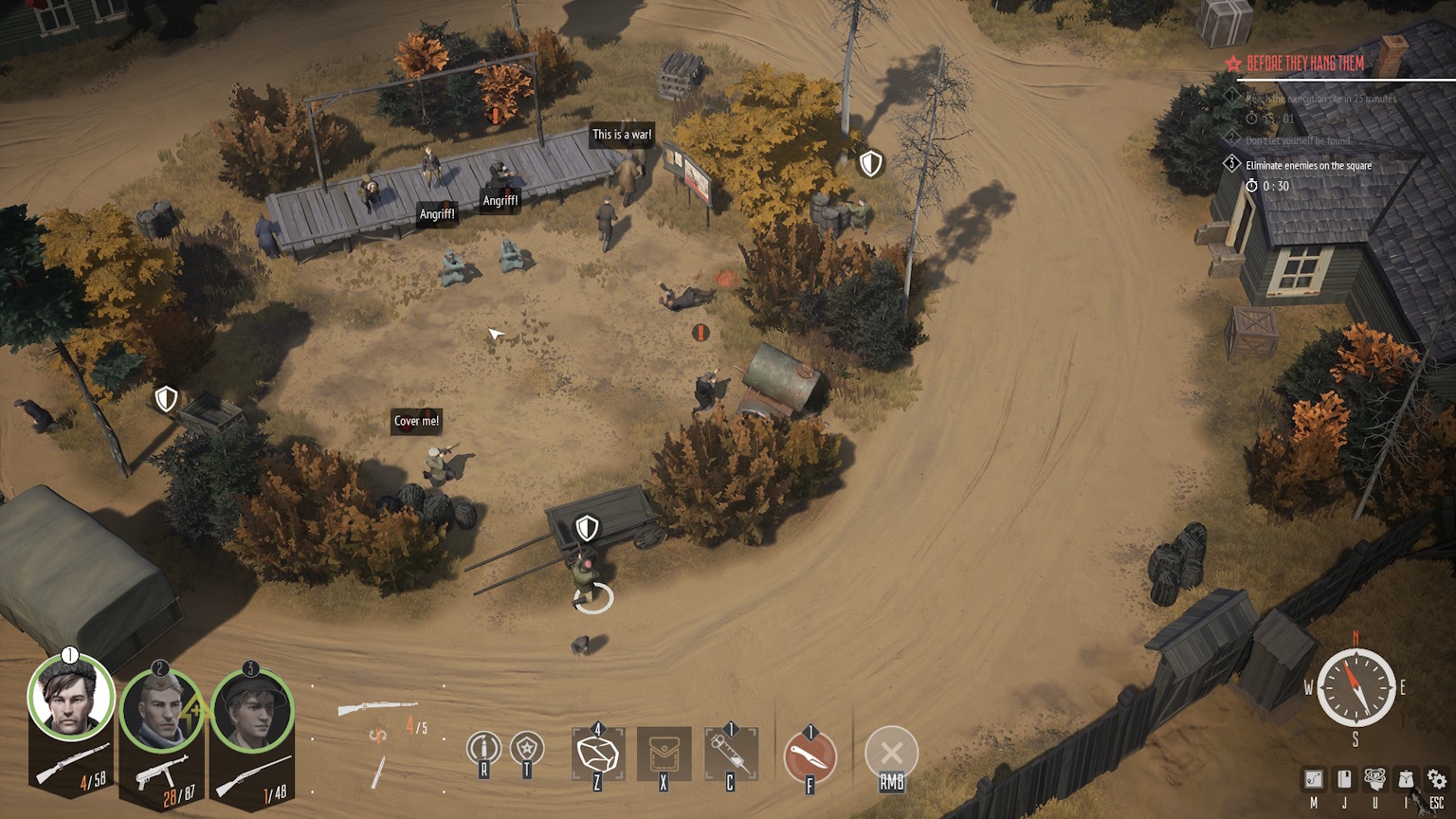The image size is (1456, 819).
Task: Activate the star badge ability
Action: tap(527, 749)
